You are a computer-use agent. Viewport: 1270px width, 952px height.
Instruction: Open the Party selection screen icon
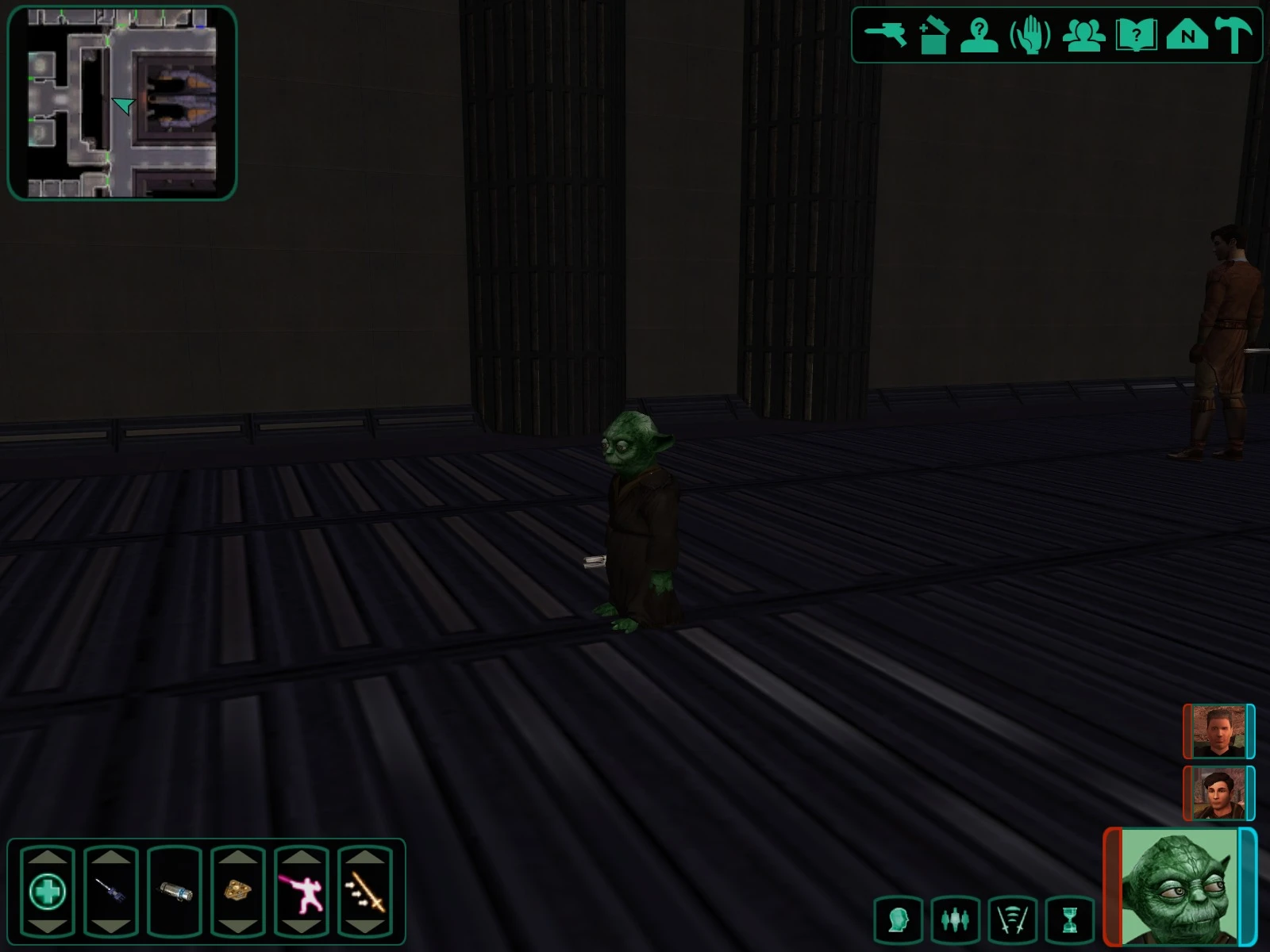pos(1086,34)
